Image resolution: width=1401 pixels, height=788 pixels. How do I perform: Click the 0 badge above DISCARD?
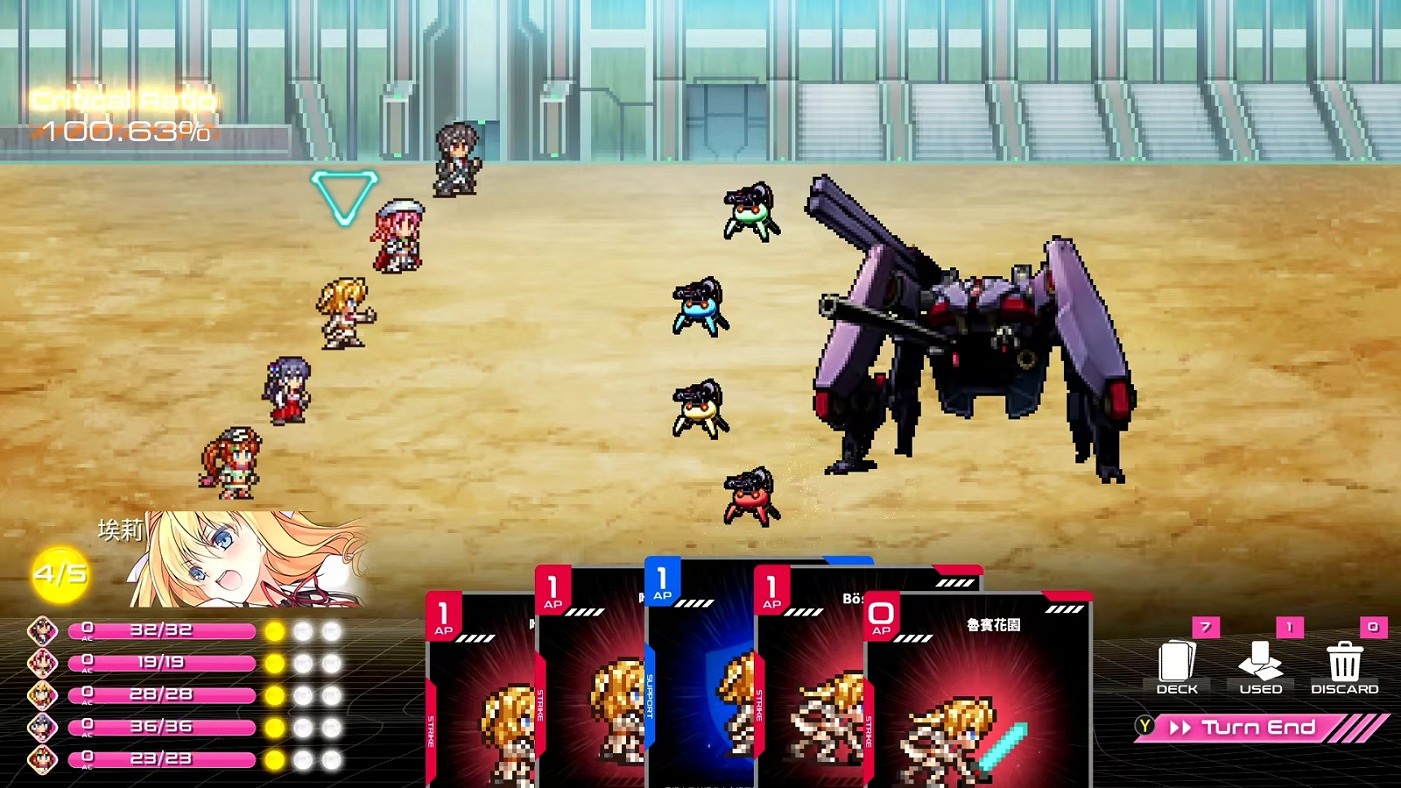(x=1372, y=628)
